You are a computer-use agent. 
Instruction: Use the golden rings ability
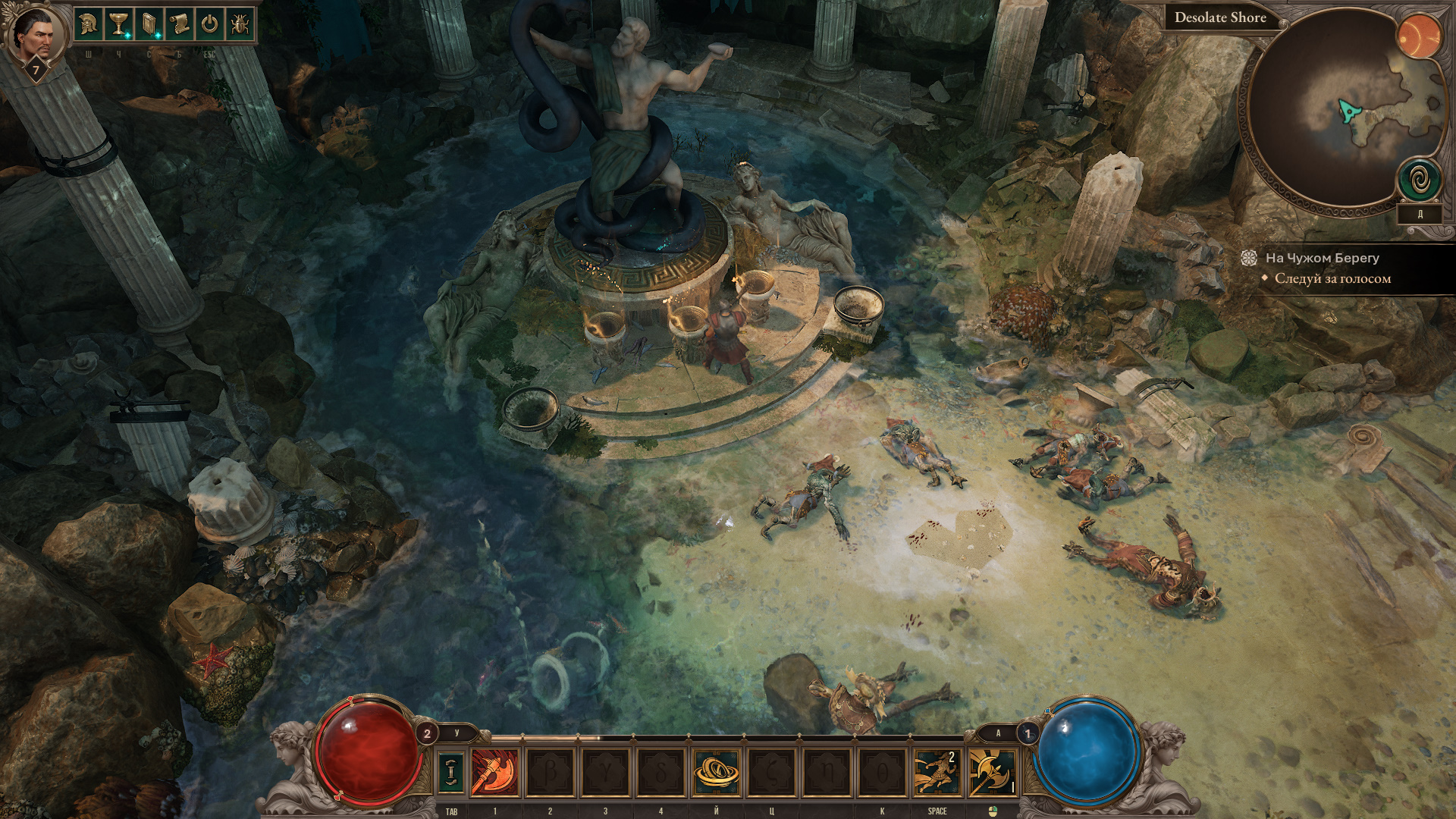716,772
